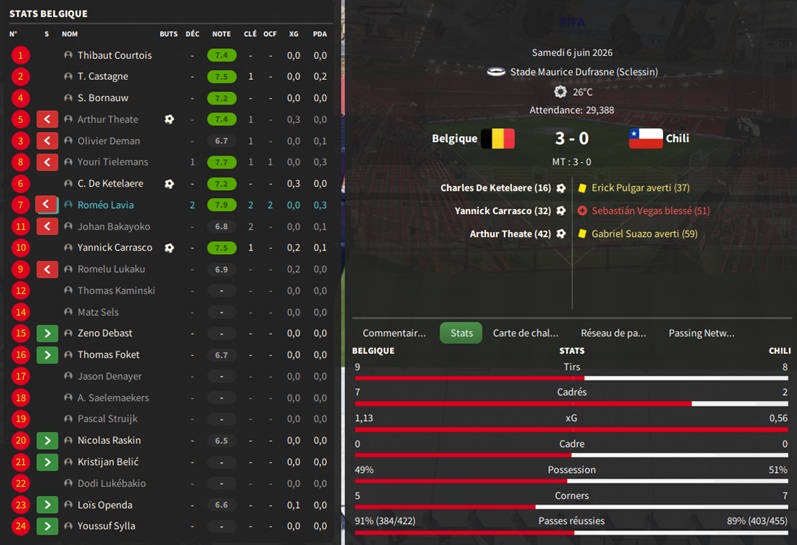The width and height of the screenshot is (797, 545).
Task: Select Sebastián Vegas injury event
Action: coord(650,211)
